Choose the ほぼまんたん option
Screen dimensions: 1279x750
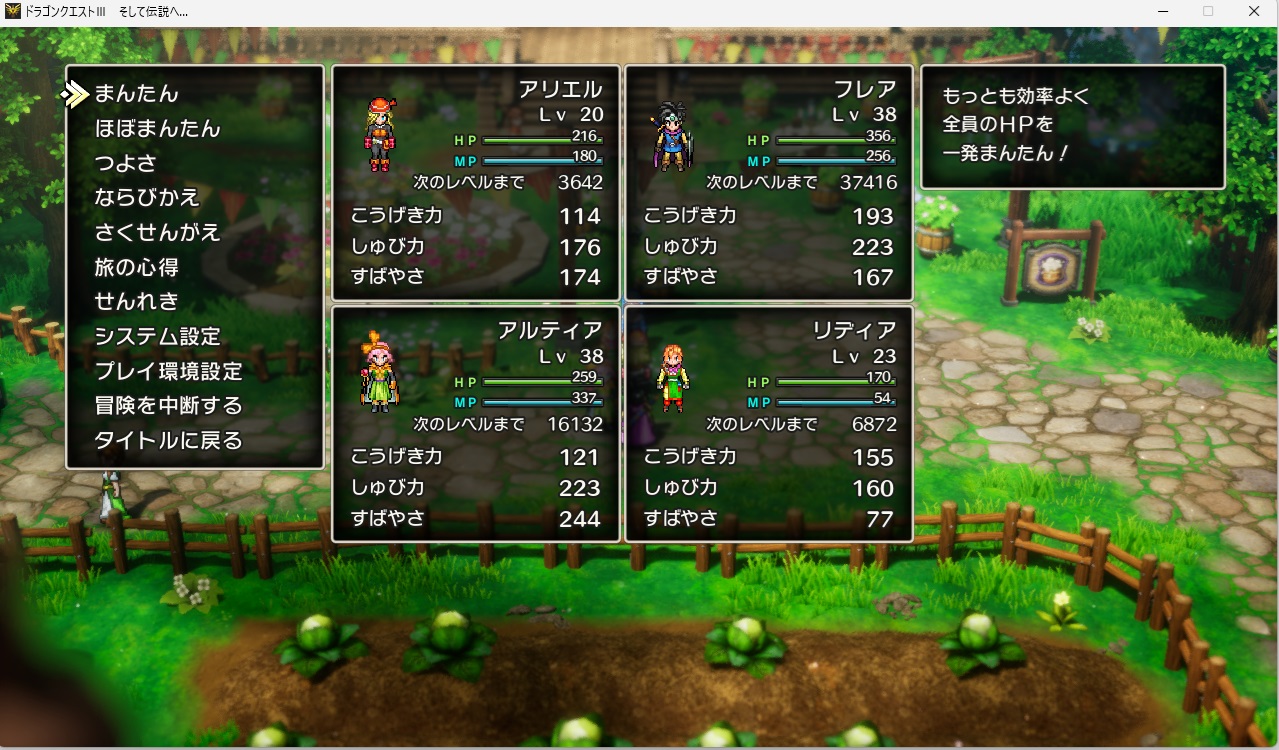(x=157, y=129)
